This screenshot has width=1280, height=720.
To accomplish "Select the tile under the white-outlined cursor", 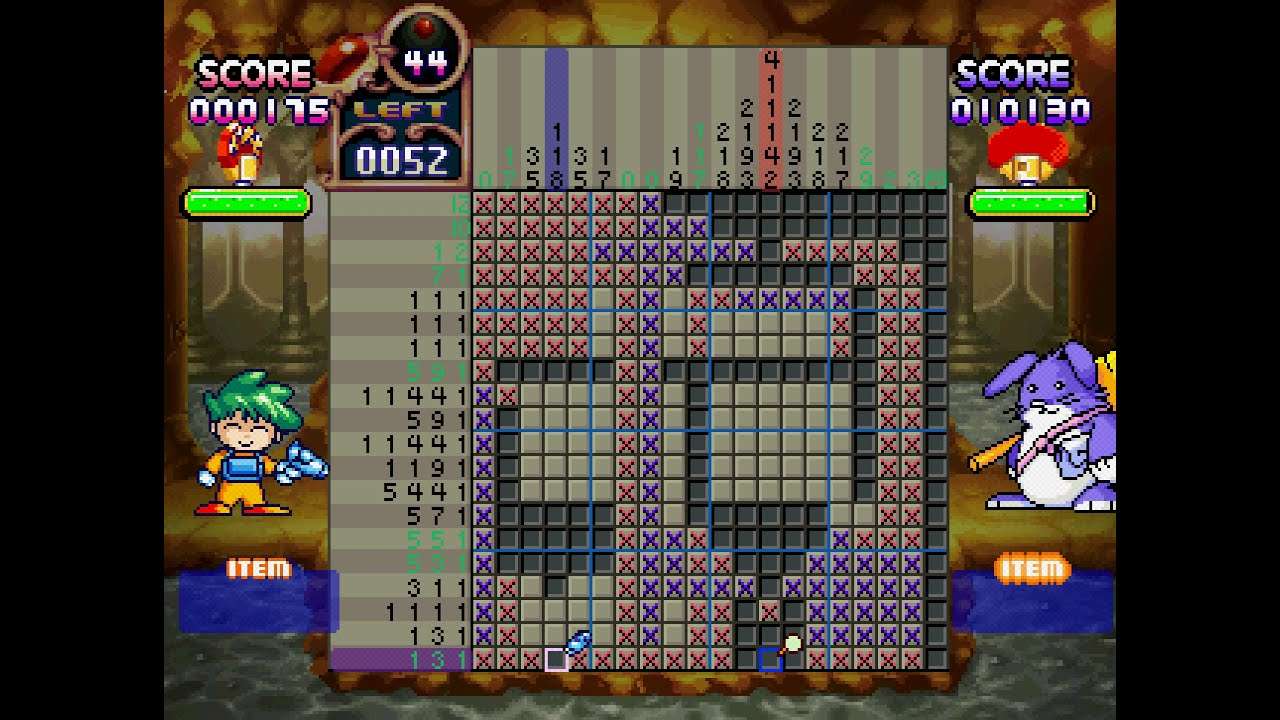I will [556, 659].
